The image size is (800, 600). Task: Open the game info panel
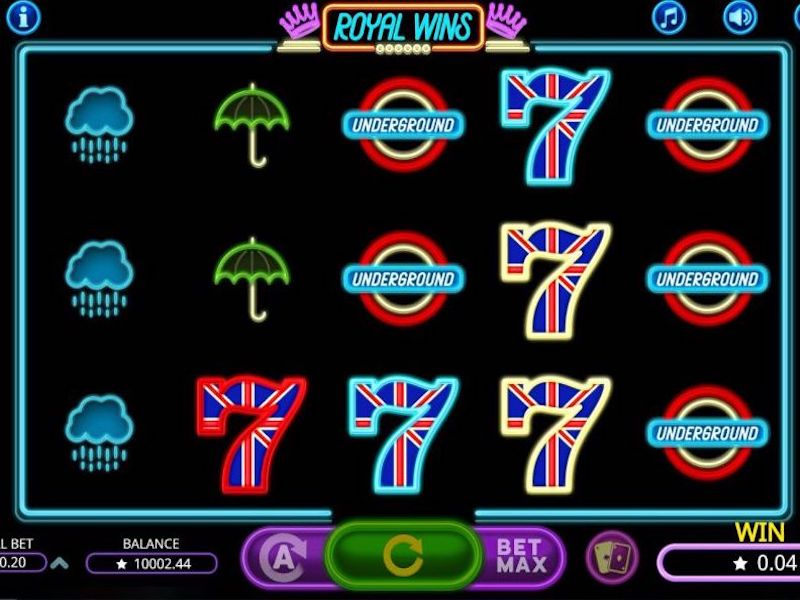click(x=22, y=16)
